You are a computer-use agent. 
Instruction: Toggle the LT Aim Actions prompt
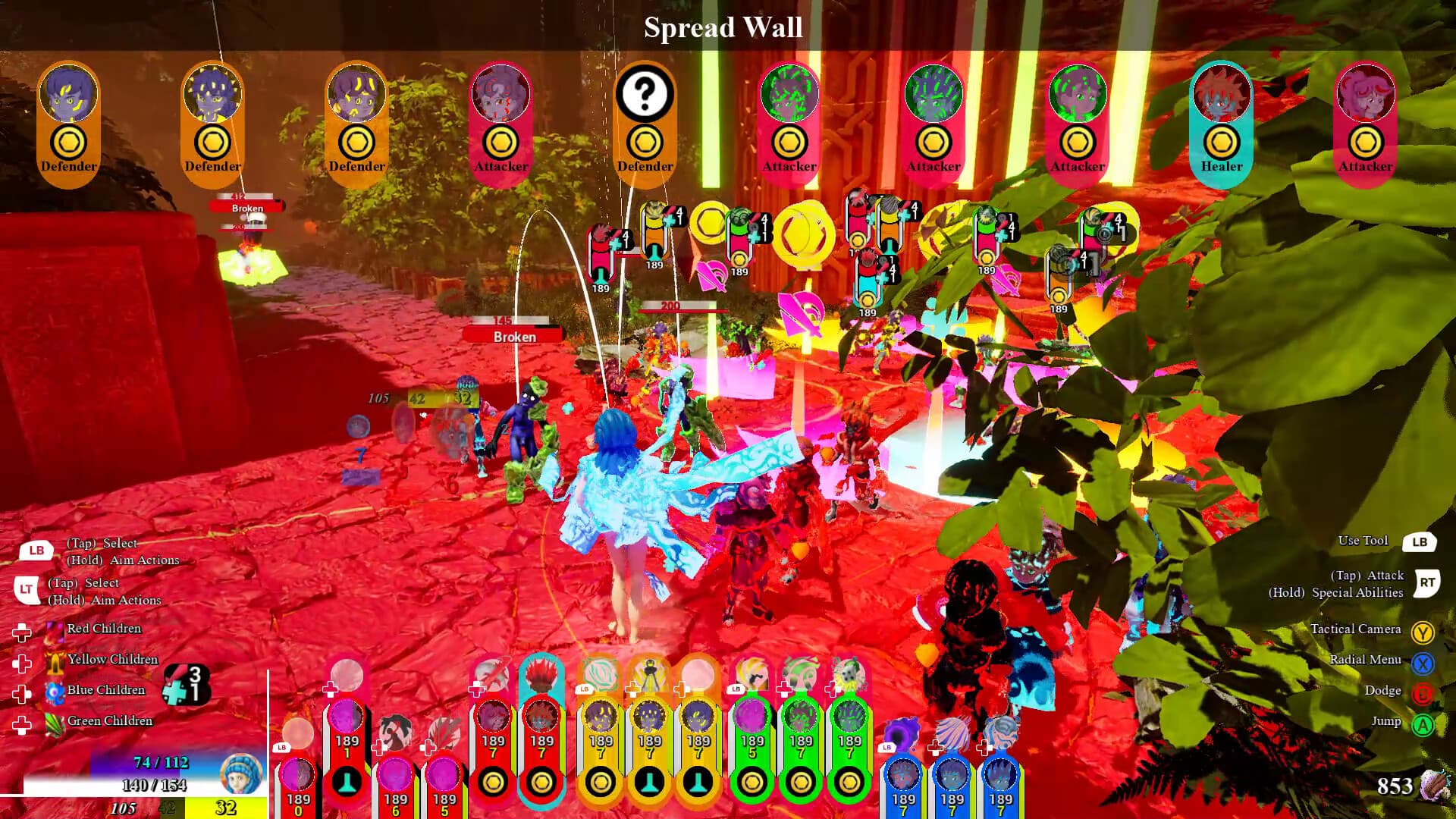[29, 588]
